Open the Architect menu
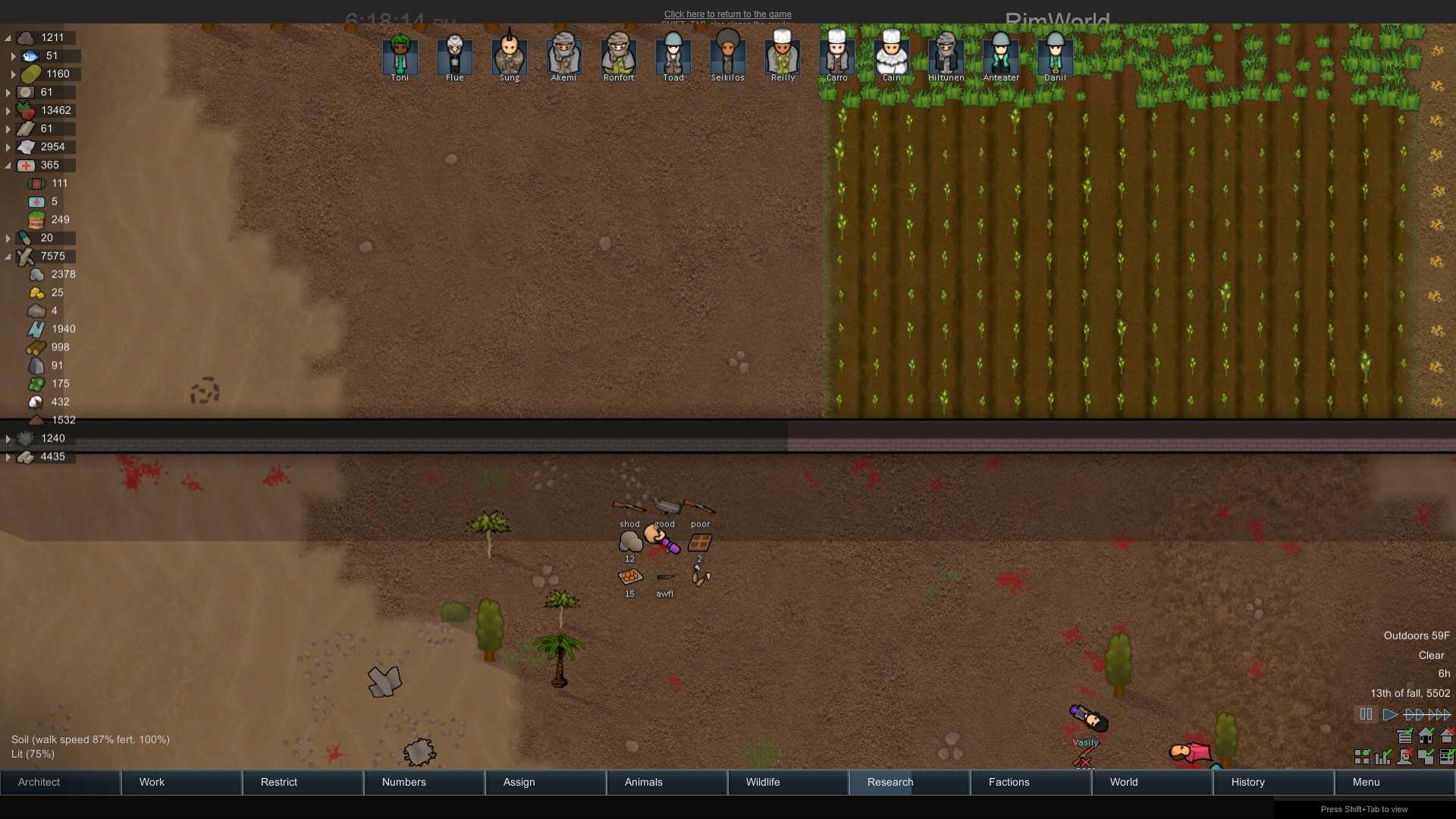The height and width of the screenshot is (819, 1456). [61, 782]
